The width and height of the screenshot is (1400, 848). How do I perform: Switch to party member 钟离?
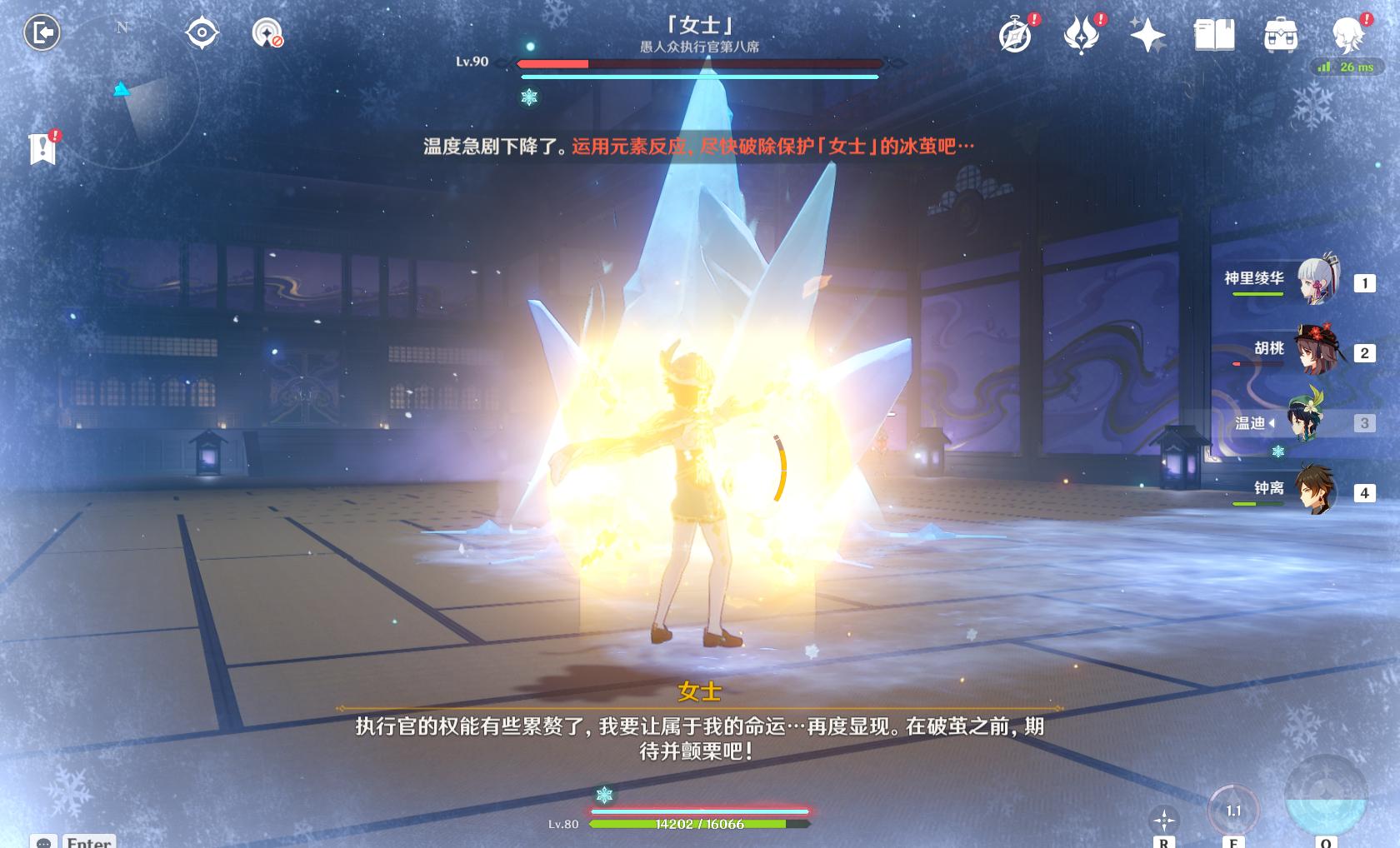coord(1317,491)
